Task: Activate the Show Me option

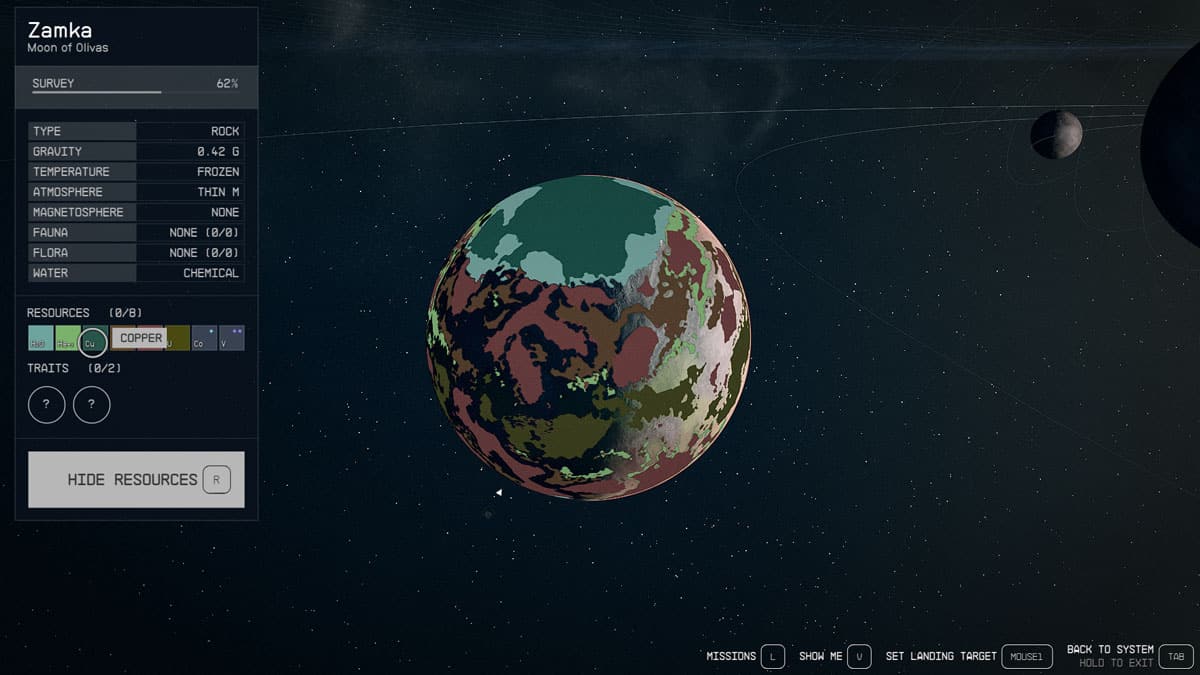Action: pos(861,656)
